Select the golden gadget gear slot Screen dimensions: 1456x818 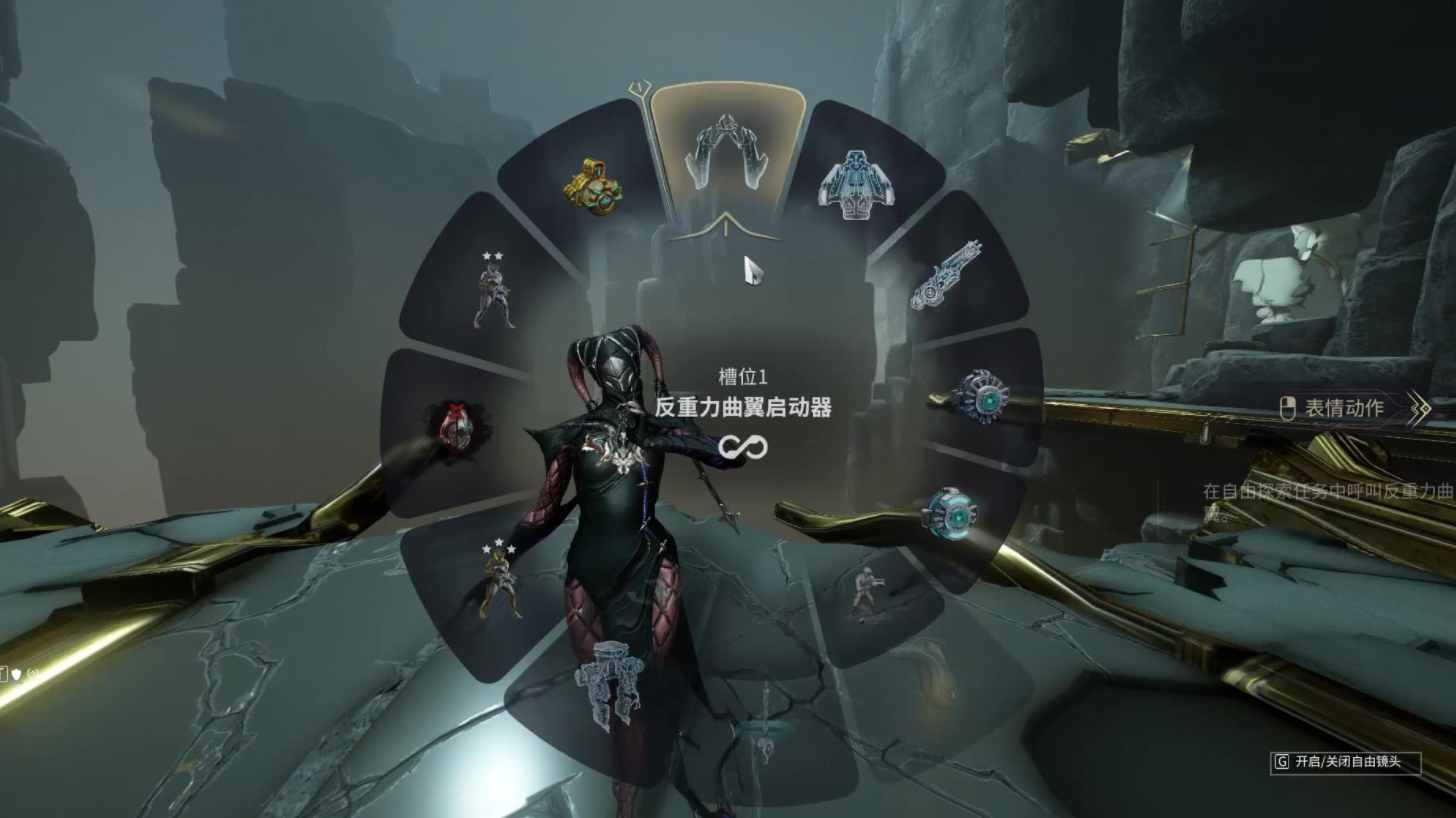point(593,185)
